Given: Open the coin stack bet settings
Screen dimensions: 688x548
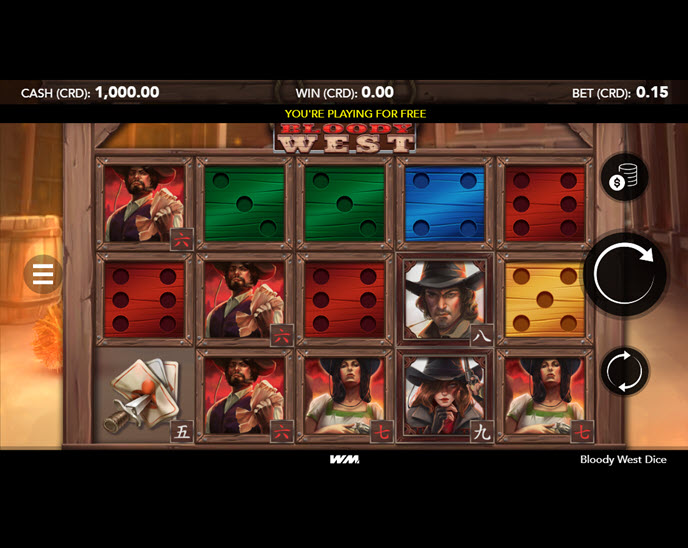Looking at the screenshot, I should tap(624, 178).
